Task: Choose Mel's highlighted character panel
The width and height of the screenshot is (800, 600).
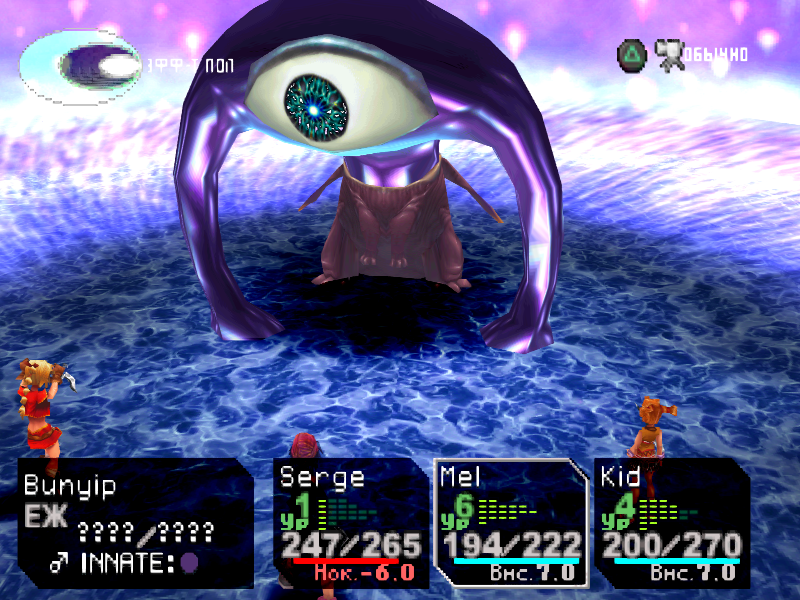Action: tap(511, 522)
